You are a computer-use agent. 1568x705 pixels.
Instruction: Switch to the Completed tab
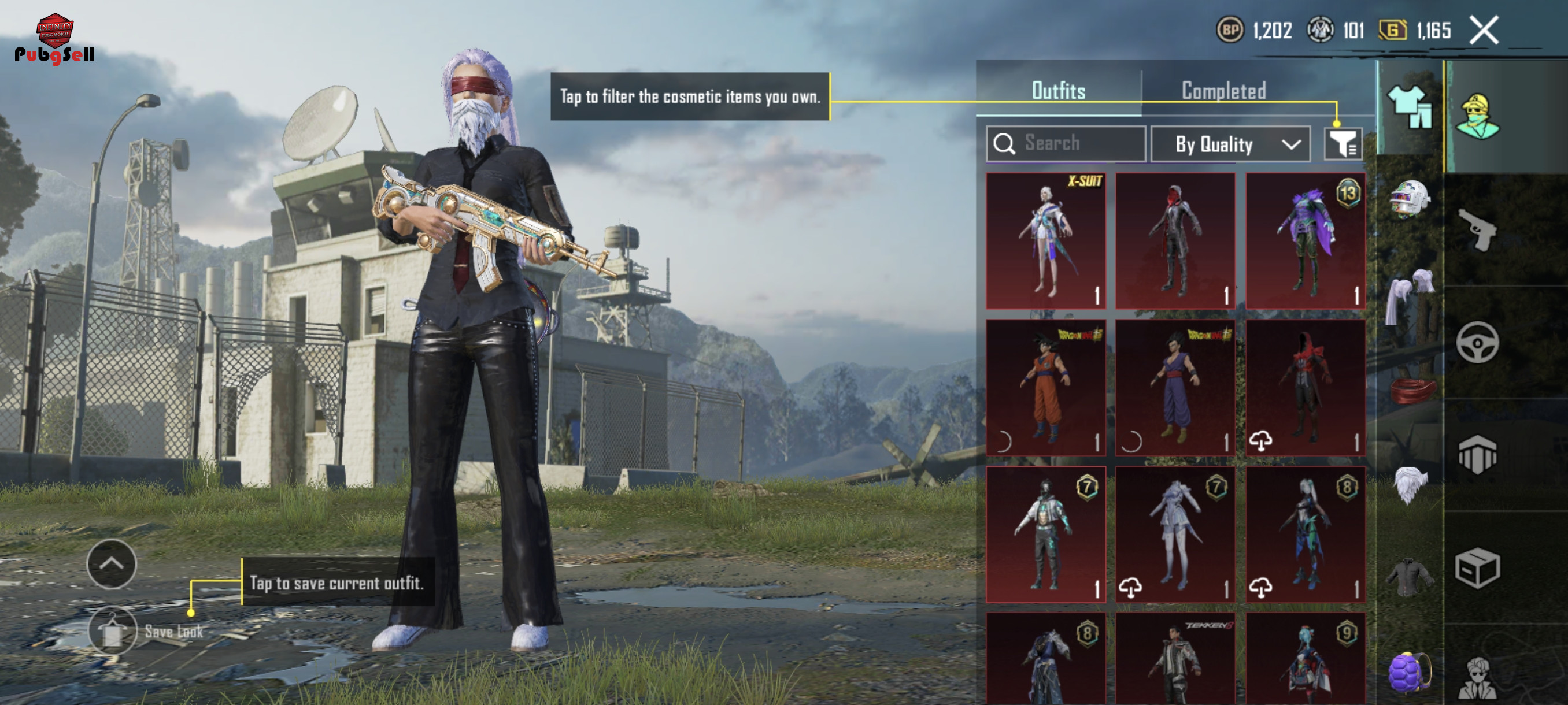point(1223,91)
